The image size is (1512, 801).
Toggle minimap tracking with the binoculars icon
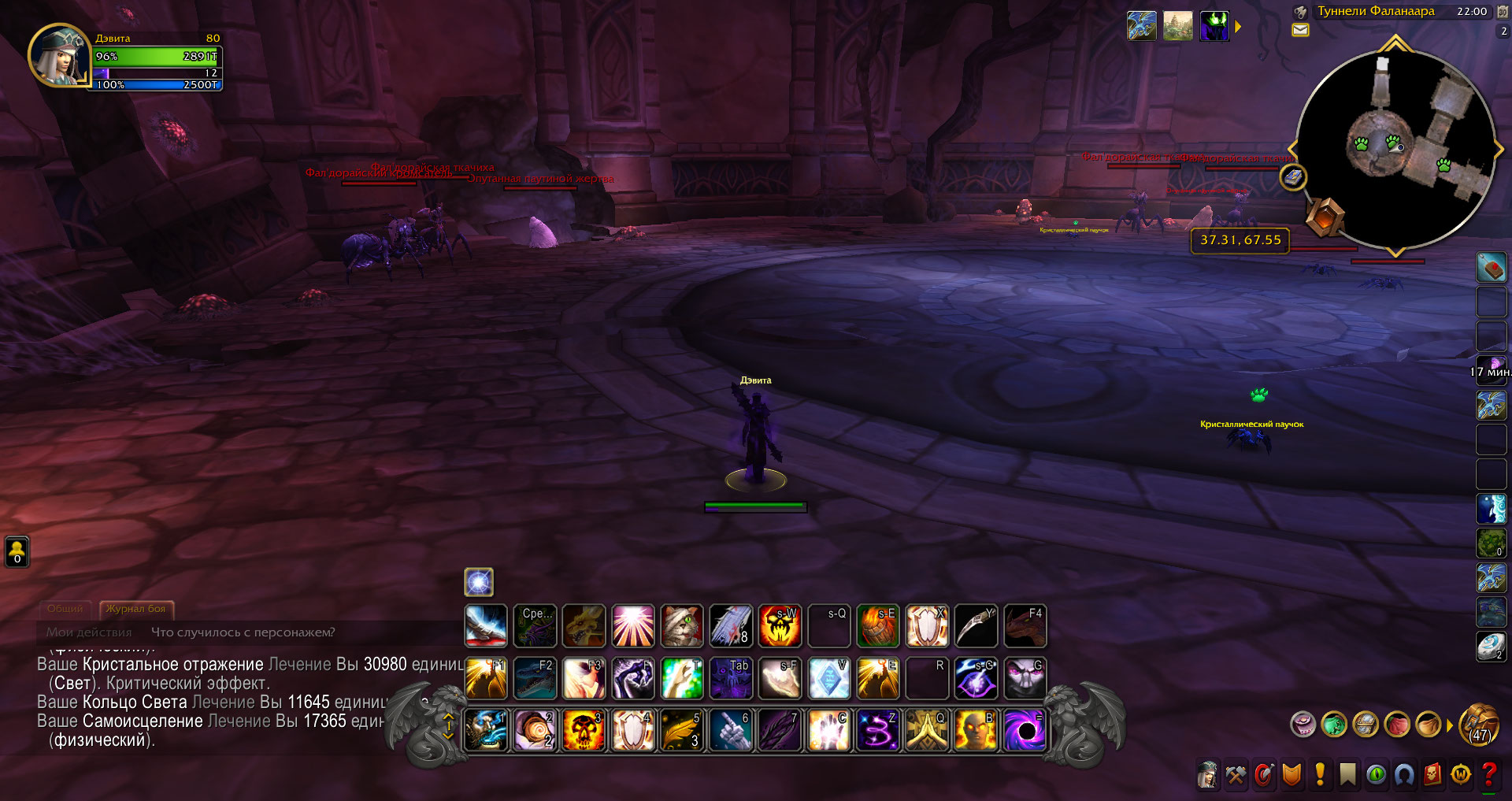[1301, 12]
